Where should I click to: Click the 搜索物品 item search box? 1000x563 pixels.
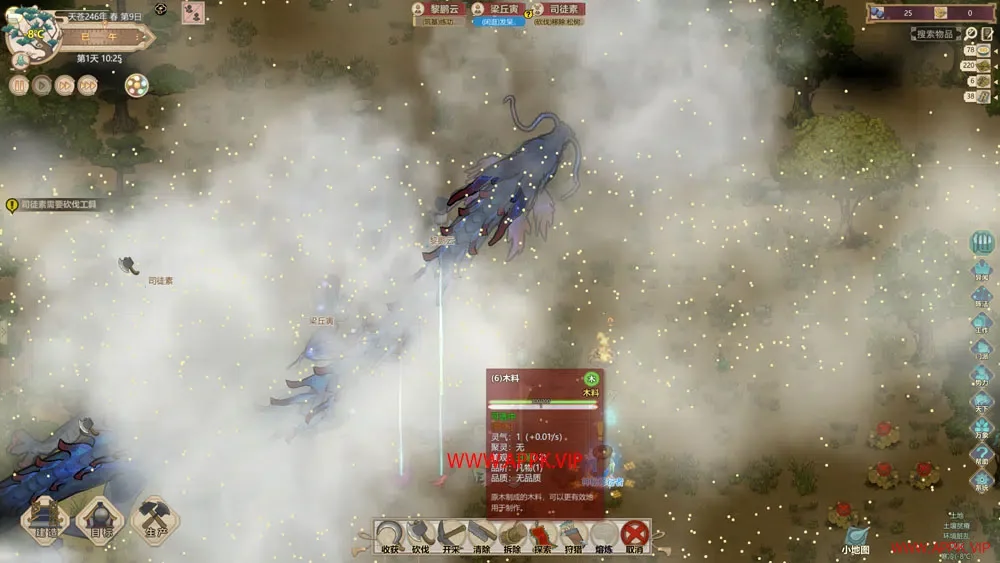click(936, 34)
